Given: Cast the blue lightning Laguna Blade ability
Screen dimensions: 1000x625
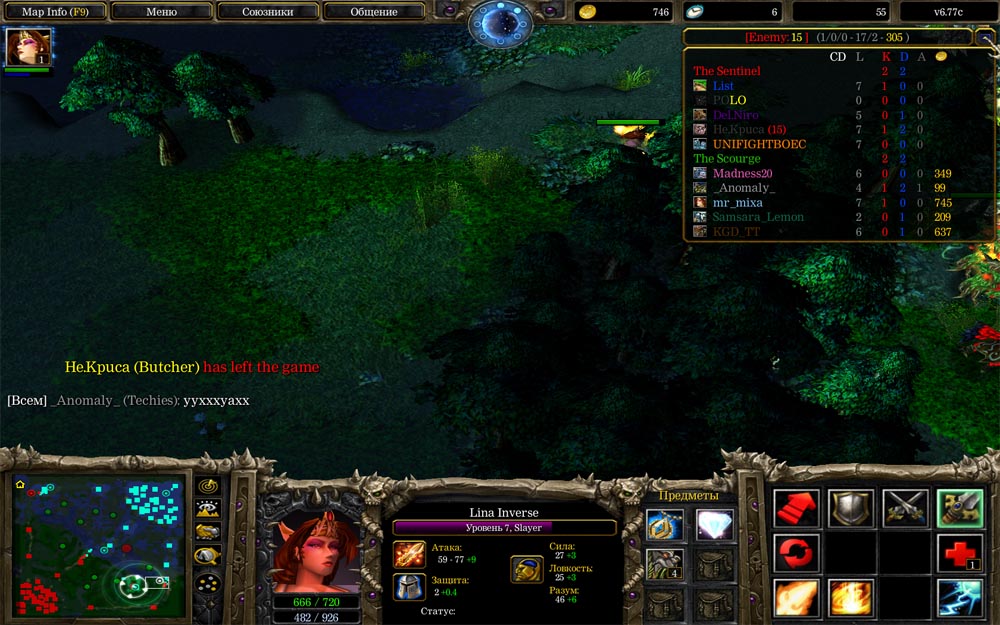Looking at the screenshot, I should [x=959, y=598].
